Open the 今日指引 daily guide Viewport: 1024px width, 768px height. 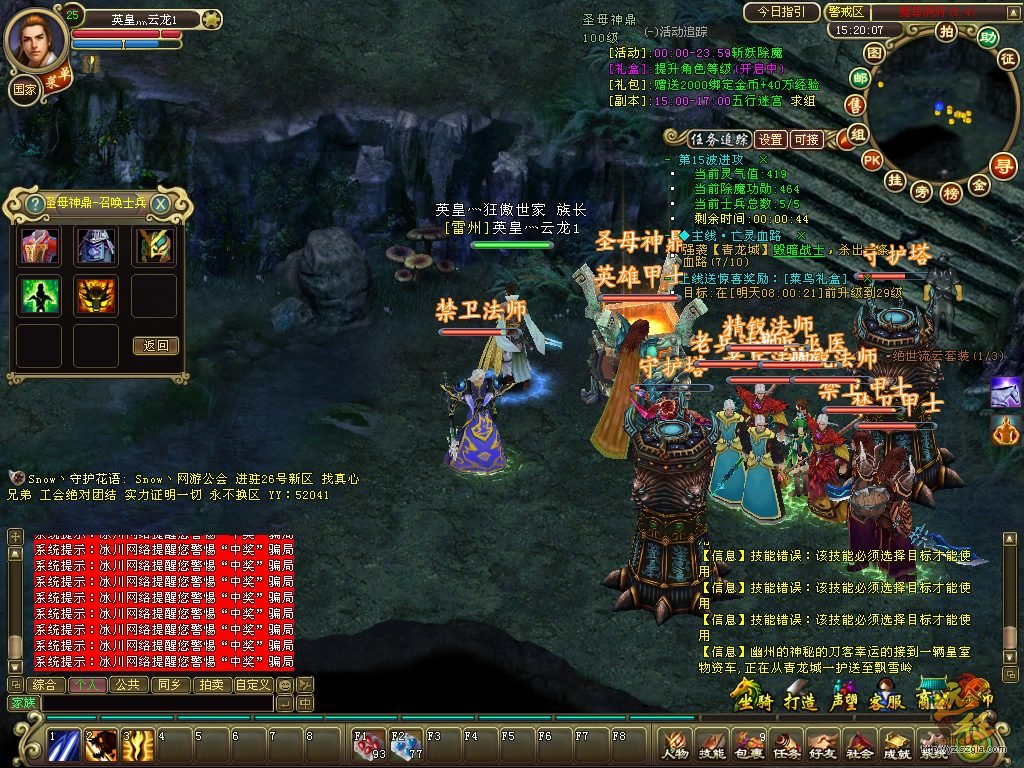[781, 12]
